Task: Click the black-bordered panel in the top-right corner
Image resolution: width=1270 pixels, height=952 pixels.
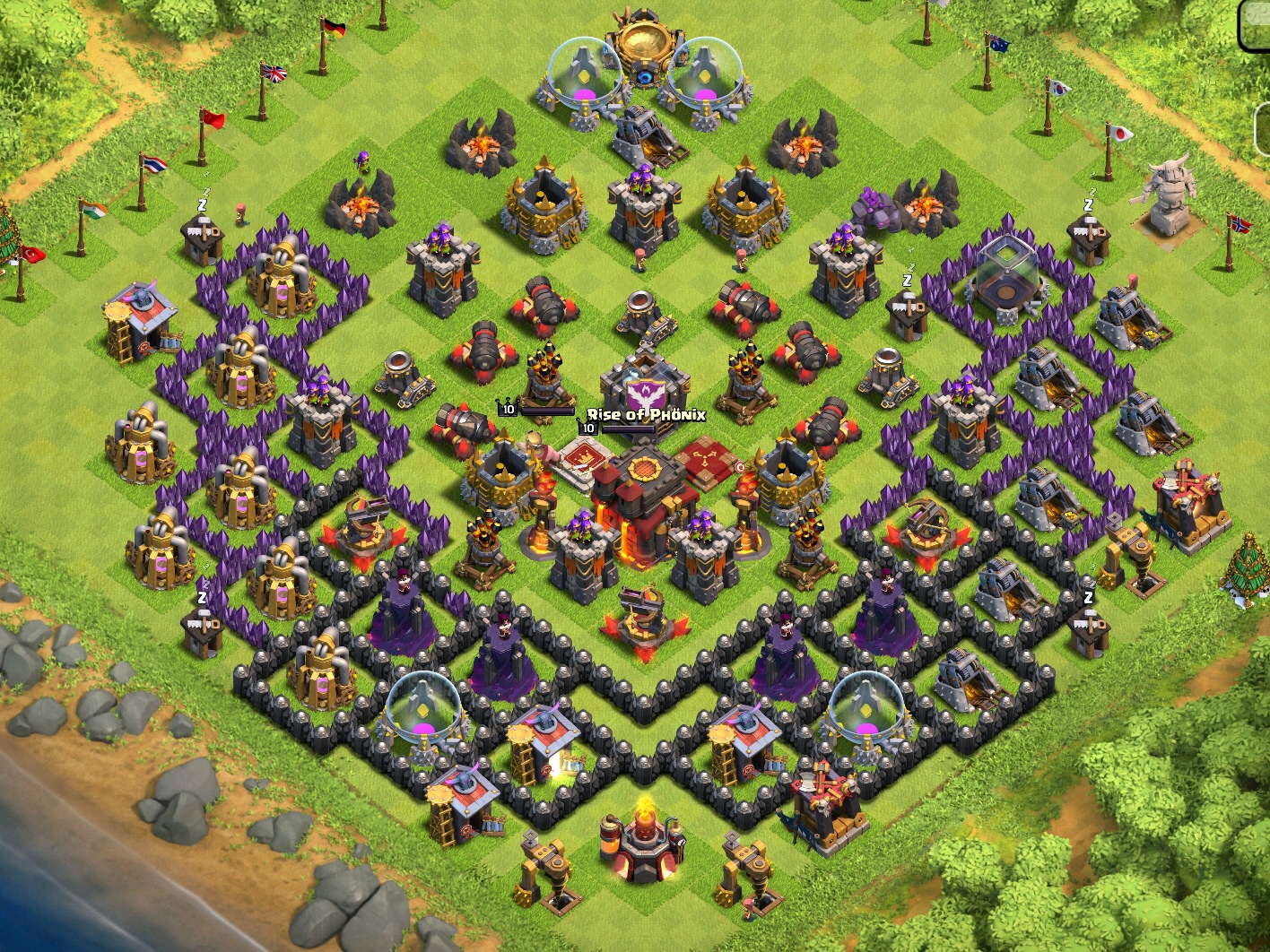Action: (x=1254, y=24)
